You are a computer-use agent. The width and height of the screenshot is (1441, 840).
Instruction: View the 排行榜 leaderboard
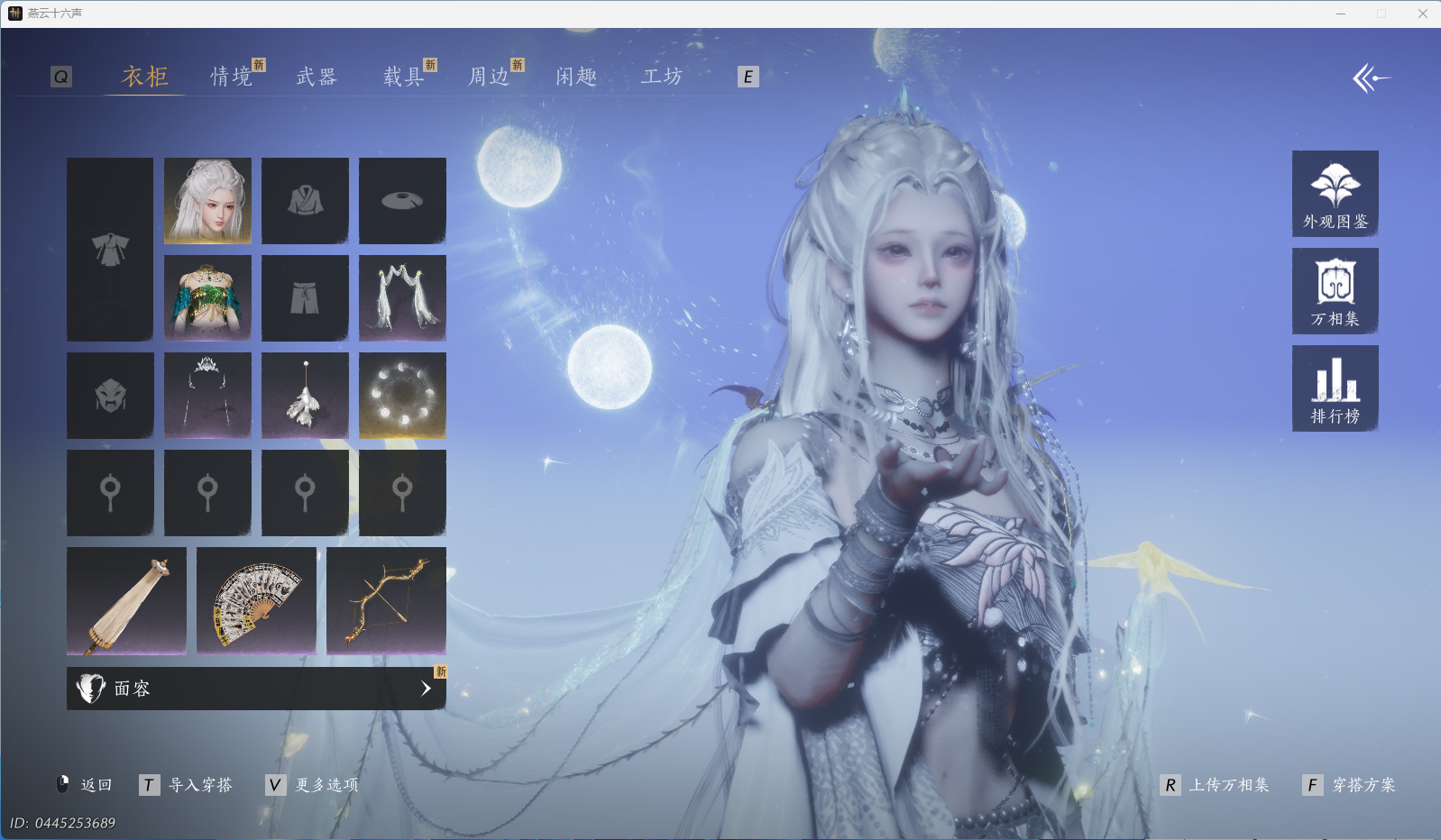(1335, 388)
